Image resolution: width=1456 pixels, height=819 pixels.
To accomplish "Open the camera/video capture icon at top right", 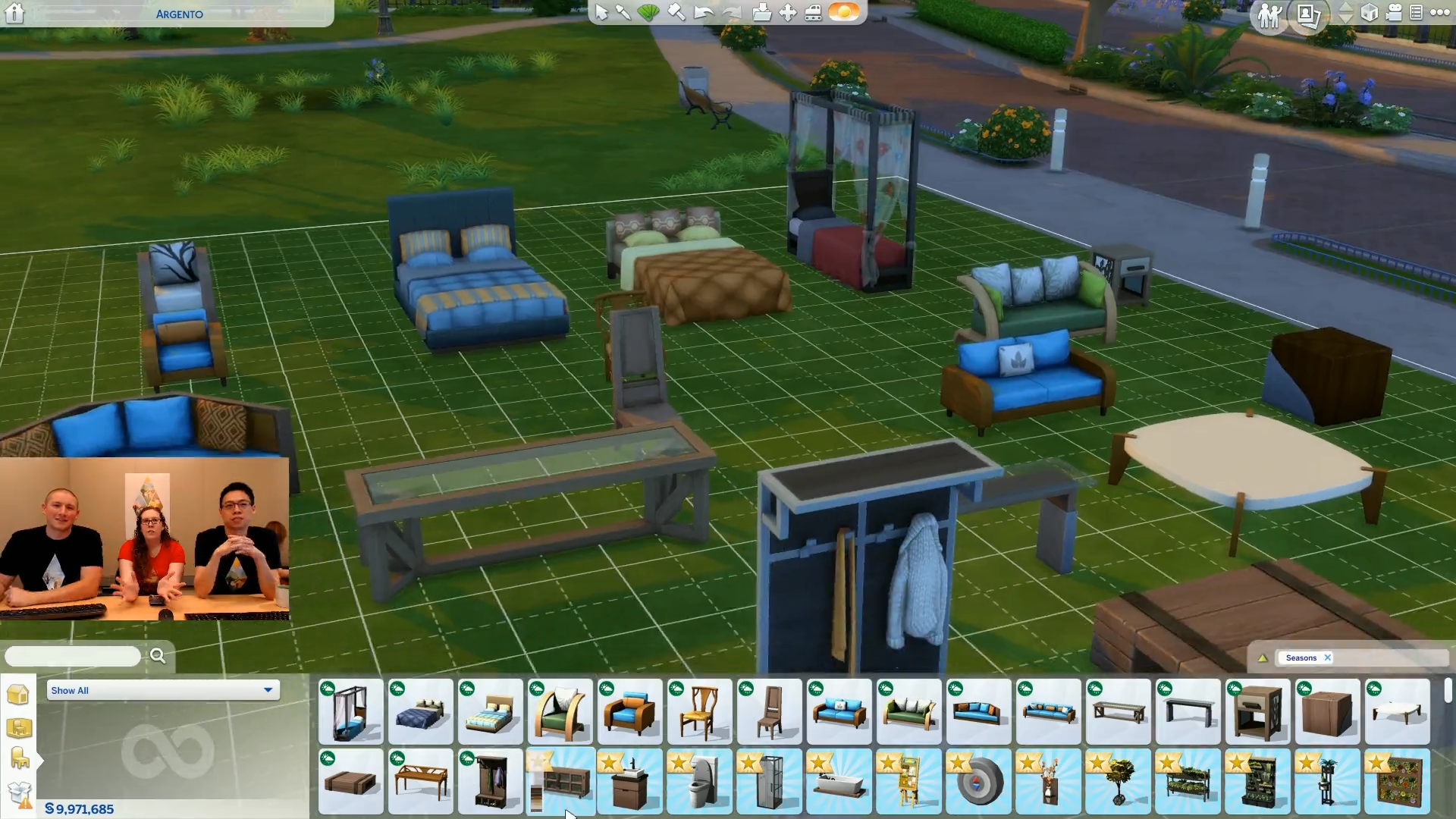I will tap(1394, 14).
